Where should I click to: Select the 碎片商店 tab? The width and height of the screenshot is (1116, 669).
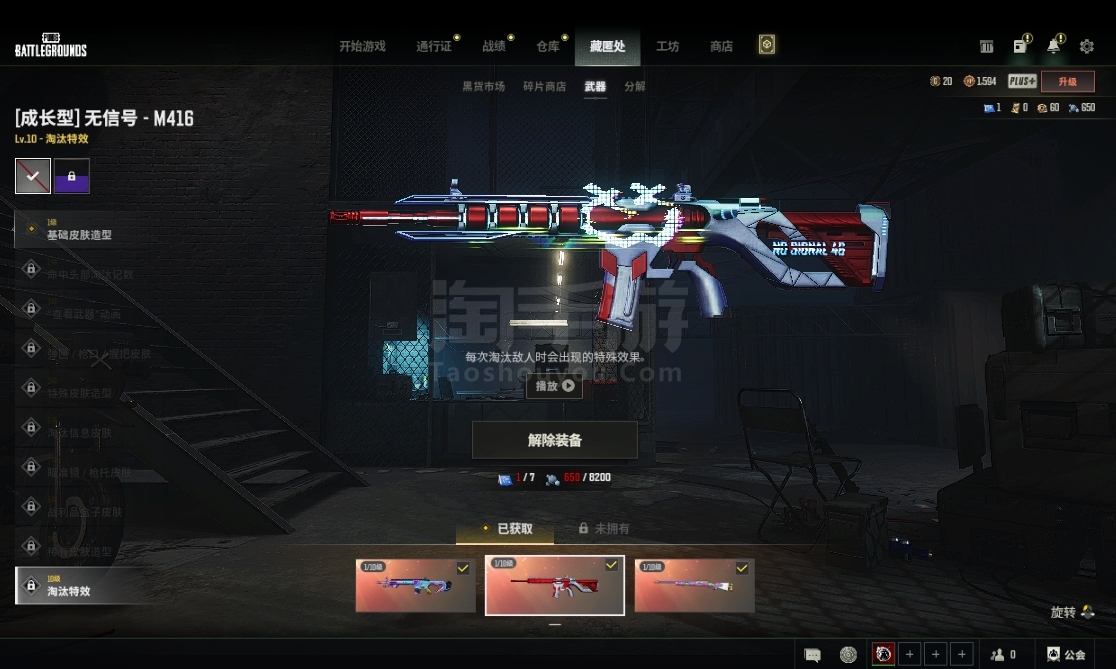click(x=544, y=87)
